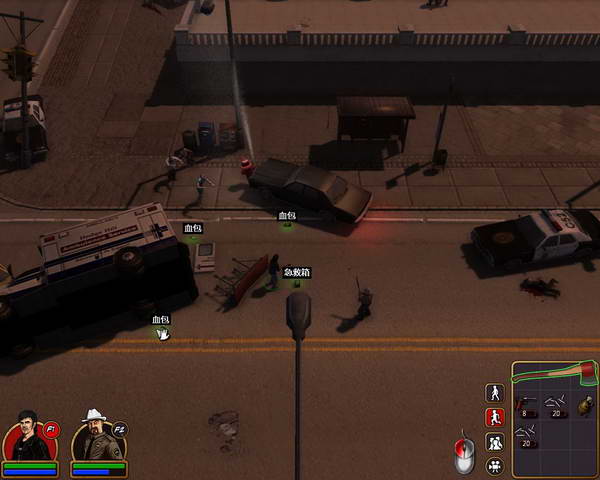Image resolution: width=600 pixels, height=480 pixels.
Task: Switch to walking movement mode
Action: (x=494, y=393)
